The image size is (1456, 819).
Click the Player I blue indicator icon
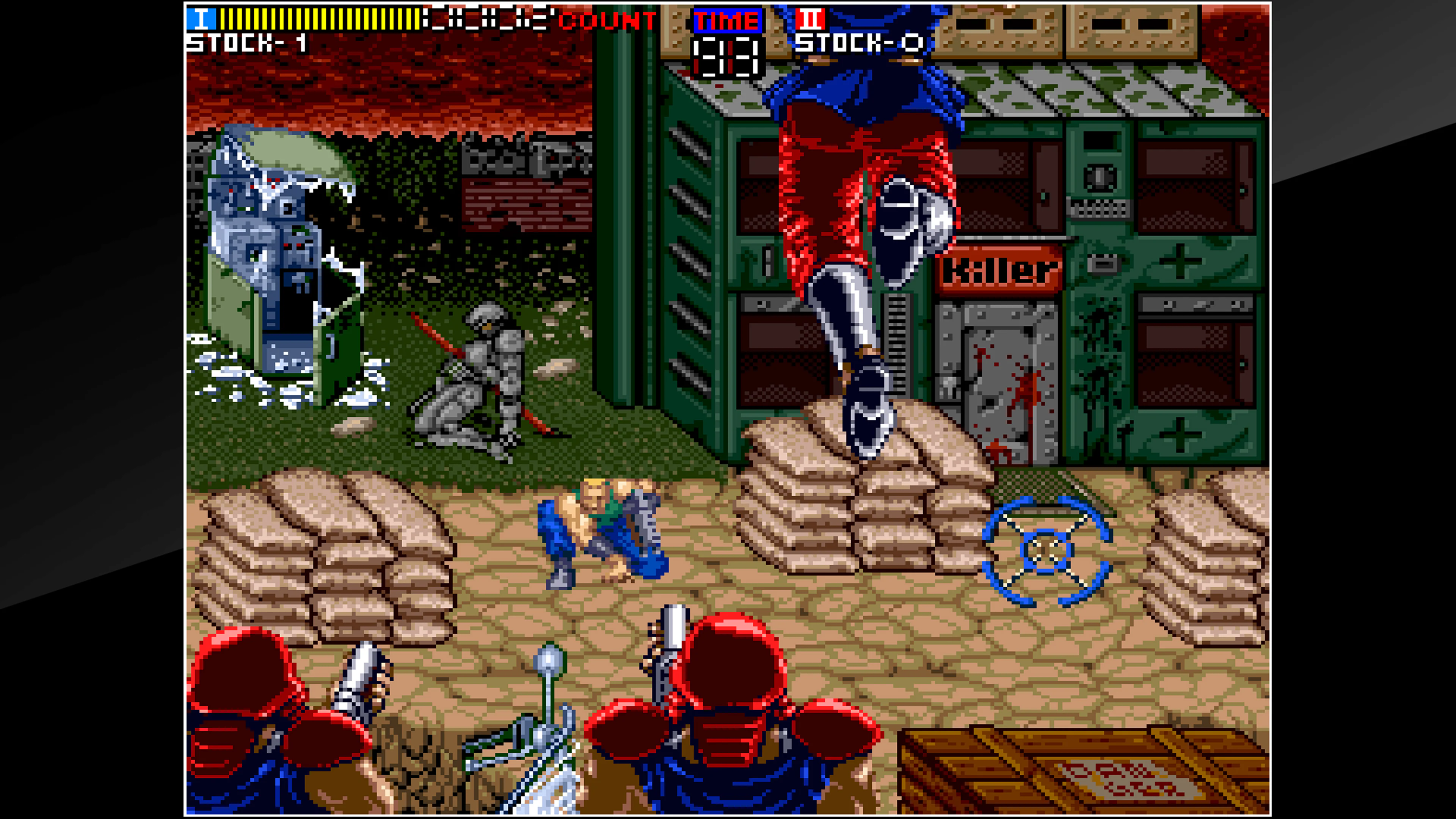(202, 19)
